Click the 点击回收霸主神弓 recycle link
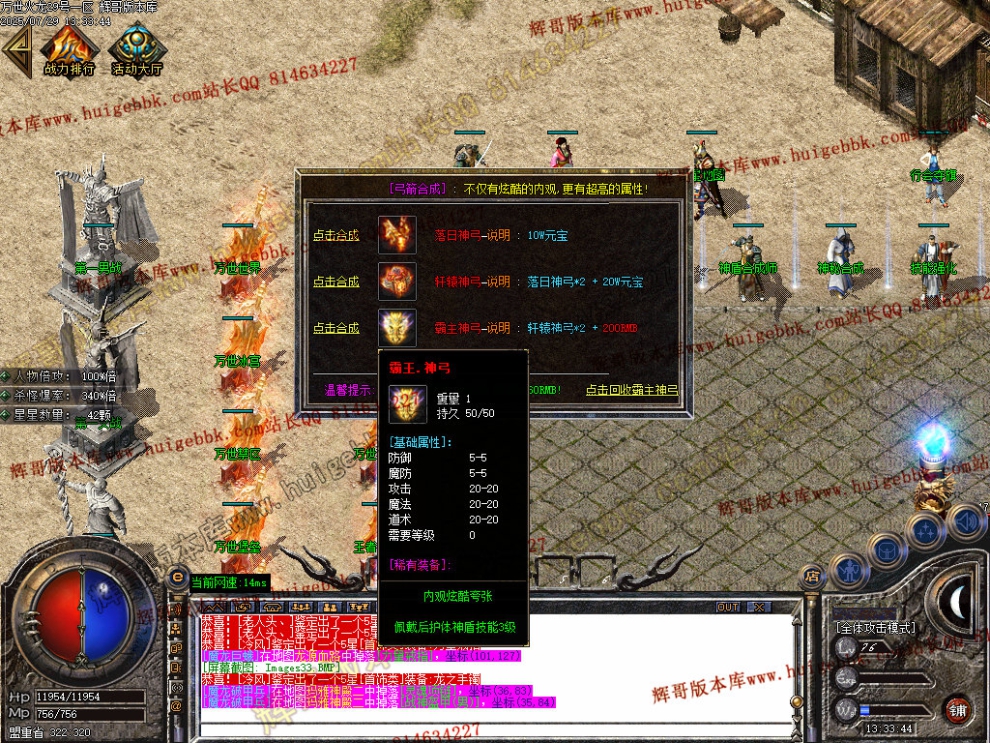This screenshot has width=990, height=743. click(631, 390)
